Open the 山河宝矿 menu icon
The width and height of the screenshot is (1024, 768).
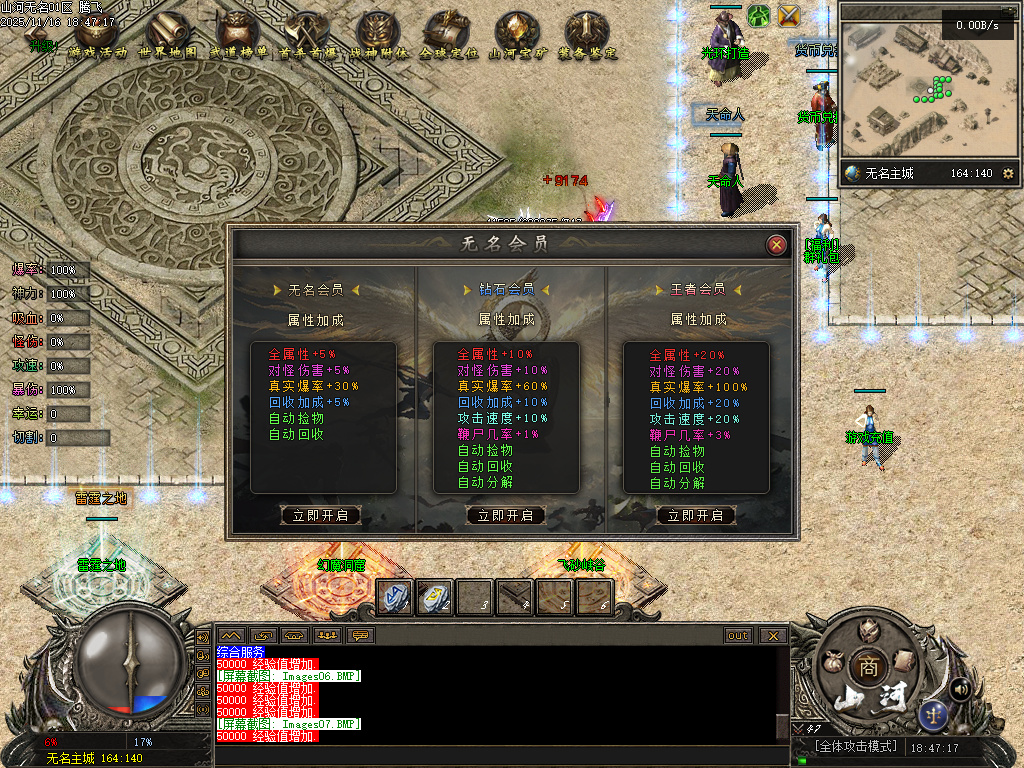pyautogui.click(x=518, y=37)
